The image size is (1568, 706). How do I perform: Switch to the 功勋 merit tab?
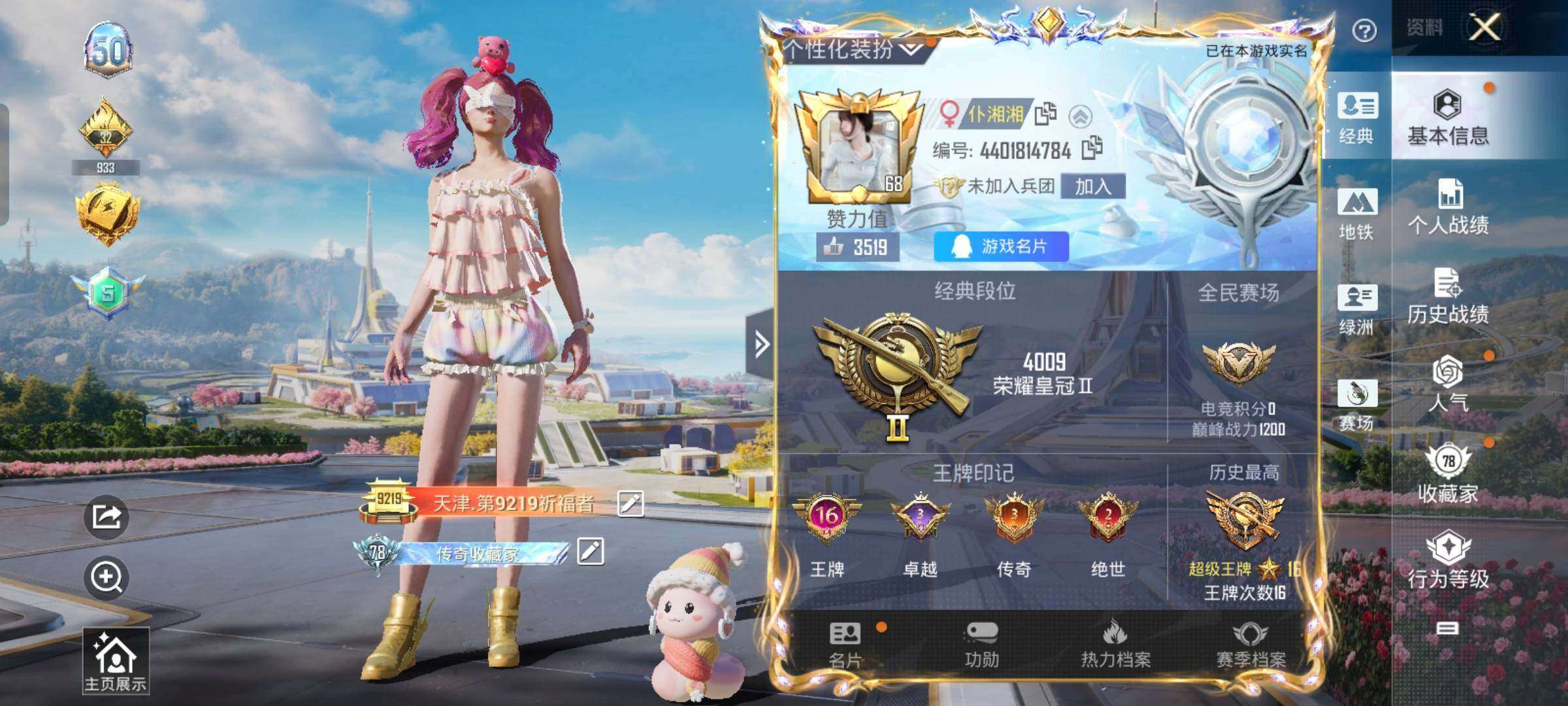[x=981, y=644]
